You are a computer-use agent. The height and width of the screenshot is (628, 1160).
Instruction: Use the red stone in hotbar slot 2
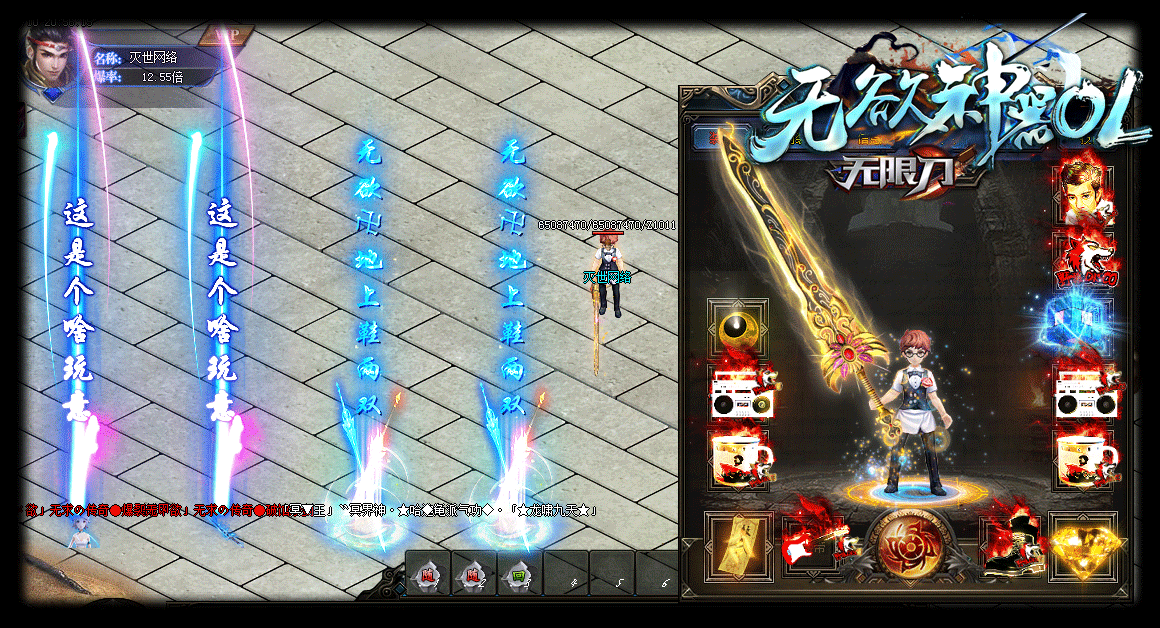pyautogui.click(x=473, y=576)
